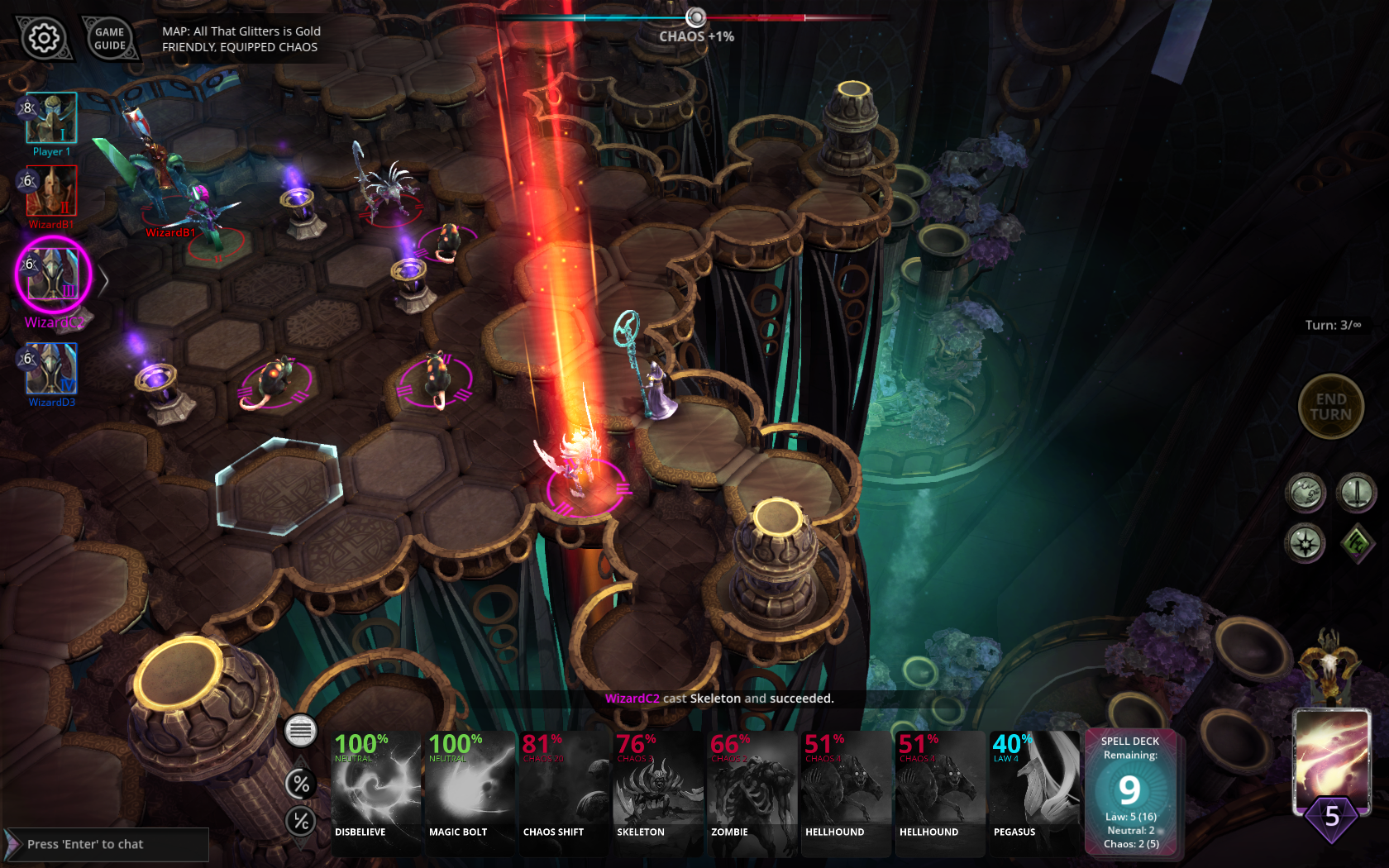This screenshot has height=868, width=1389.
Task: Activate the sword icon round button
Action: coord(1356,494)
